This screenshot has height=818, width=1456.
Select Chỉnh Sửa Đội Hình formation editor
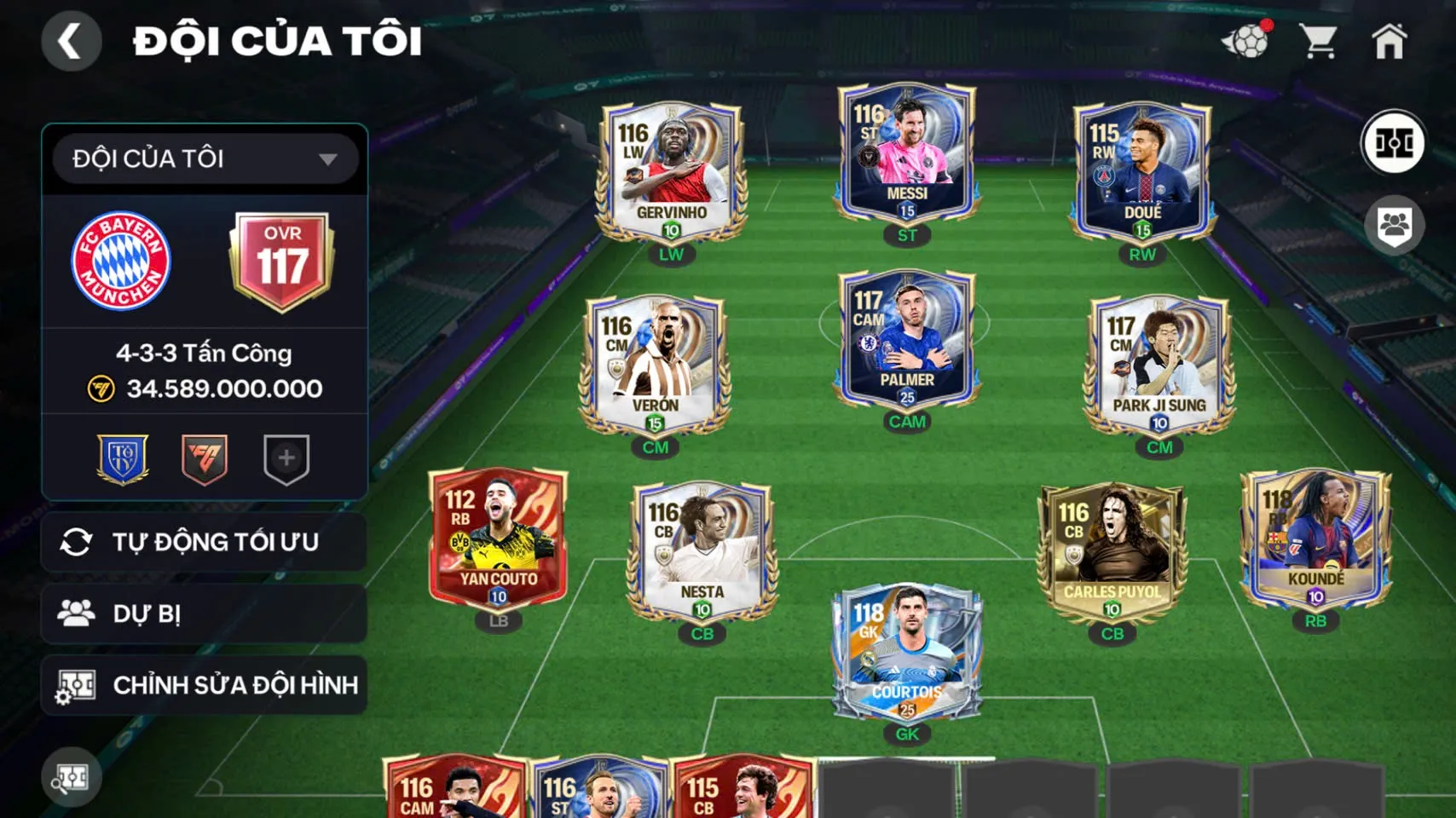point(205,685)
